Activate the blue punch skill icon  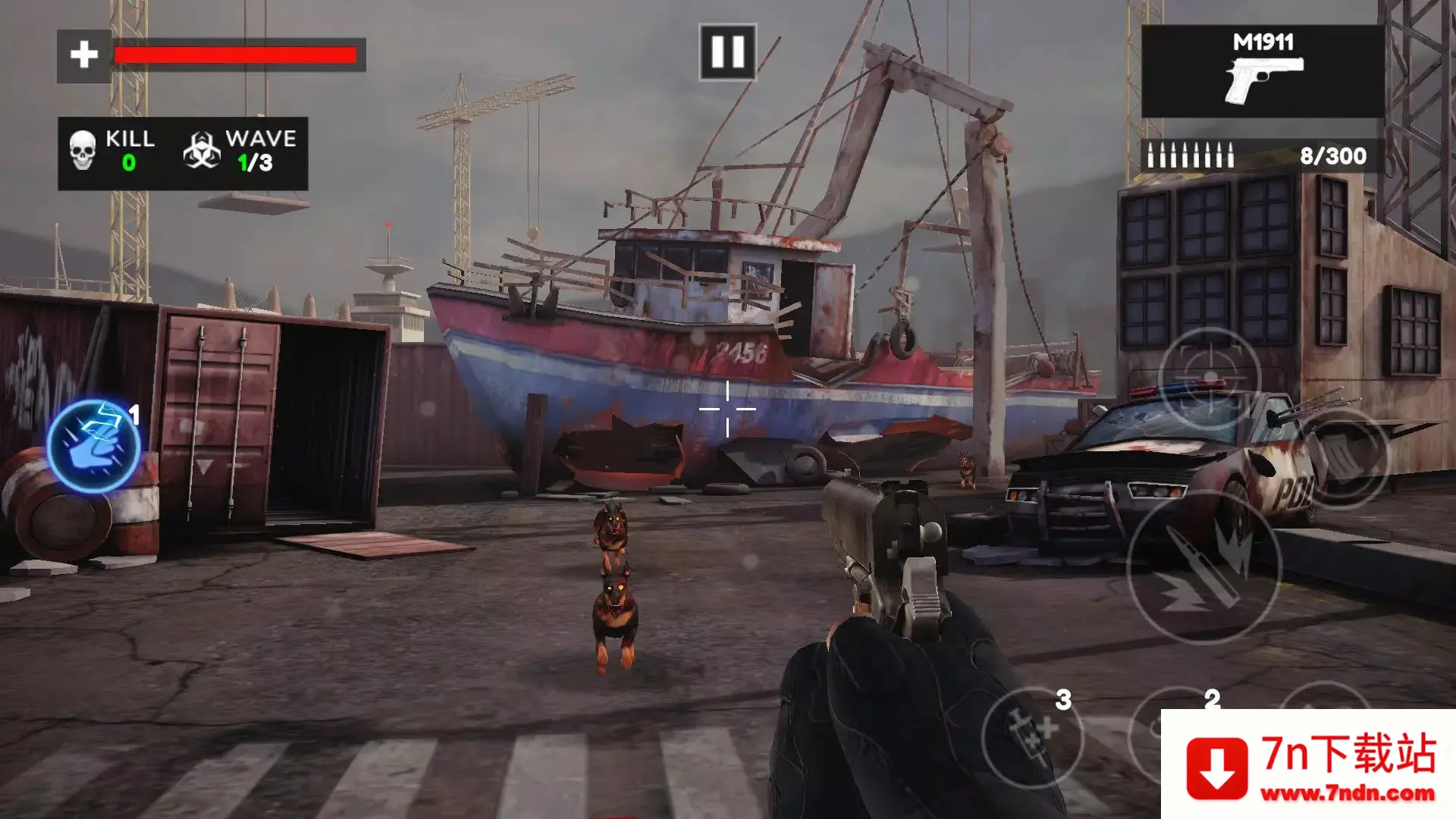pyautogui.click(x=93, y=447)
